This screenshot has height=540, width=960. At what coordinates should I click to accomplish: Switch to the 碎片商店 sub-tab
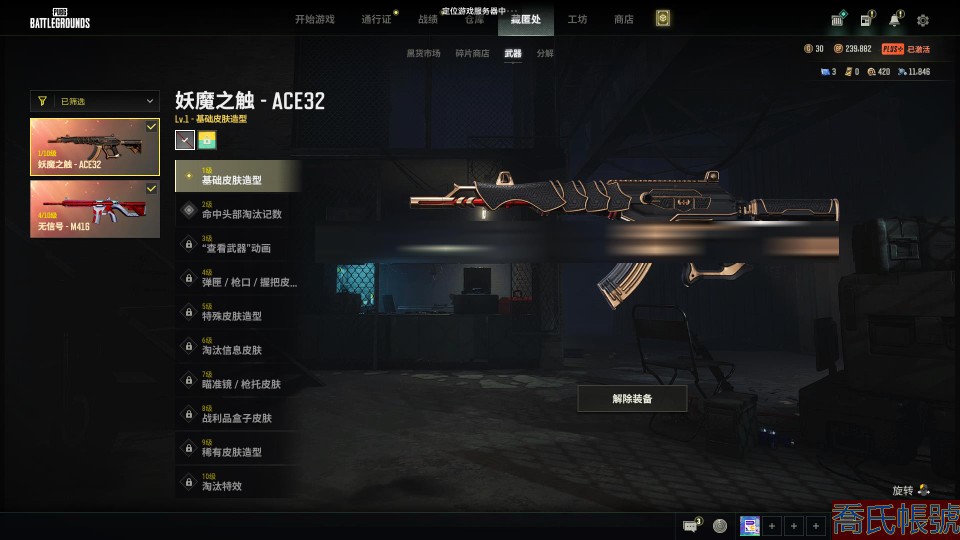pyautogui.click(x=473, y=54)
